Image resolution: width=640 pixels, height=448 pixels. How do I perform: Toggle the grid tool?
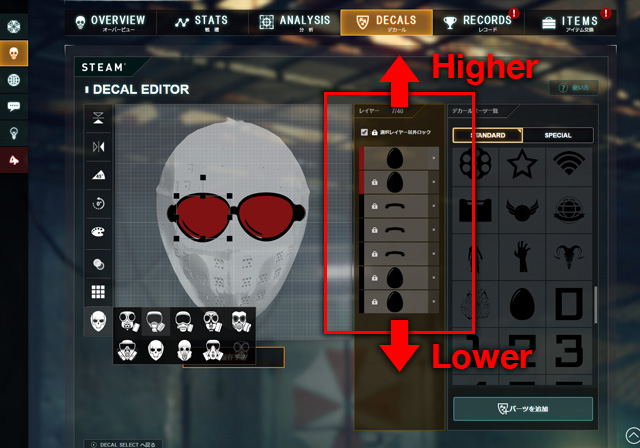[99, 292]
